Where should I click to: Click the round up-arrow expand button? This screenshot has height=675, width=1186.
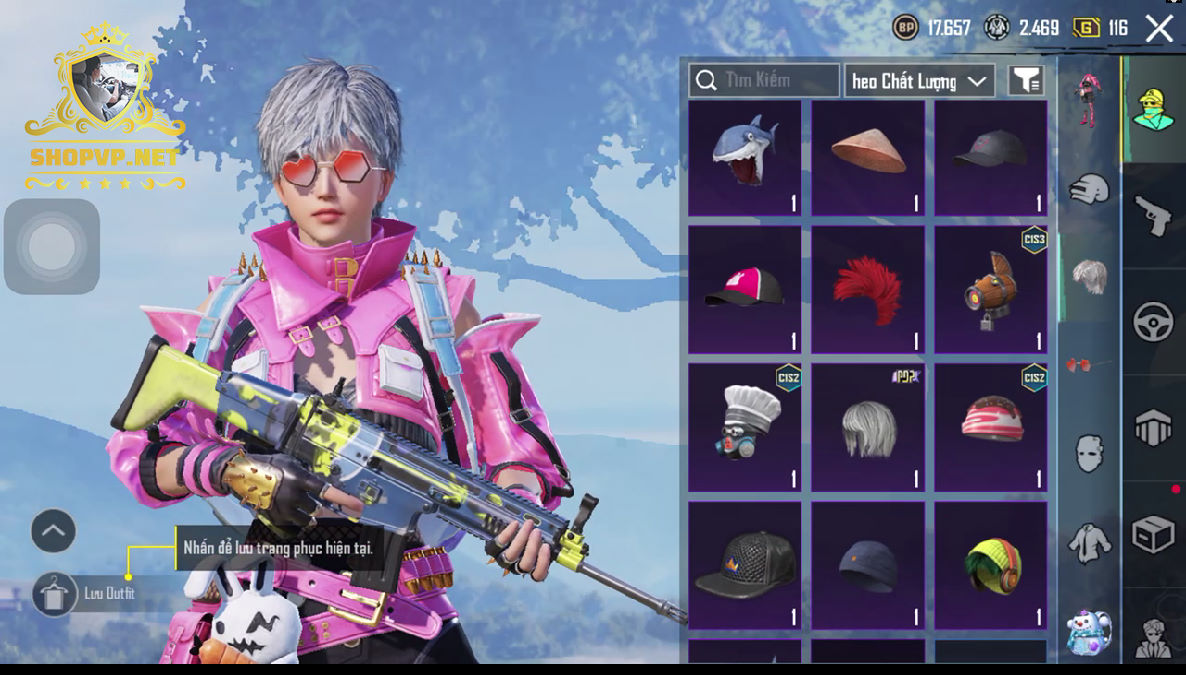[x=53, y=531]
